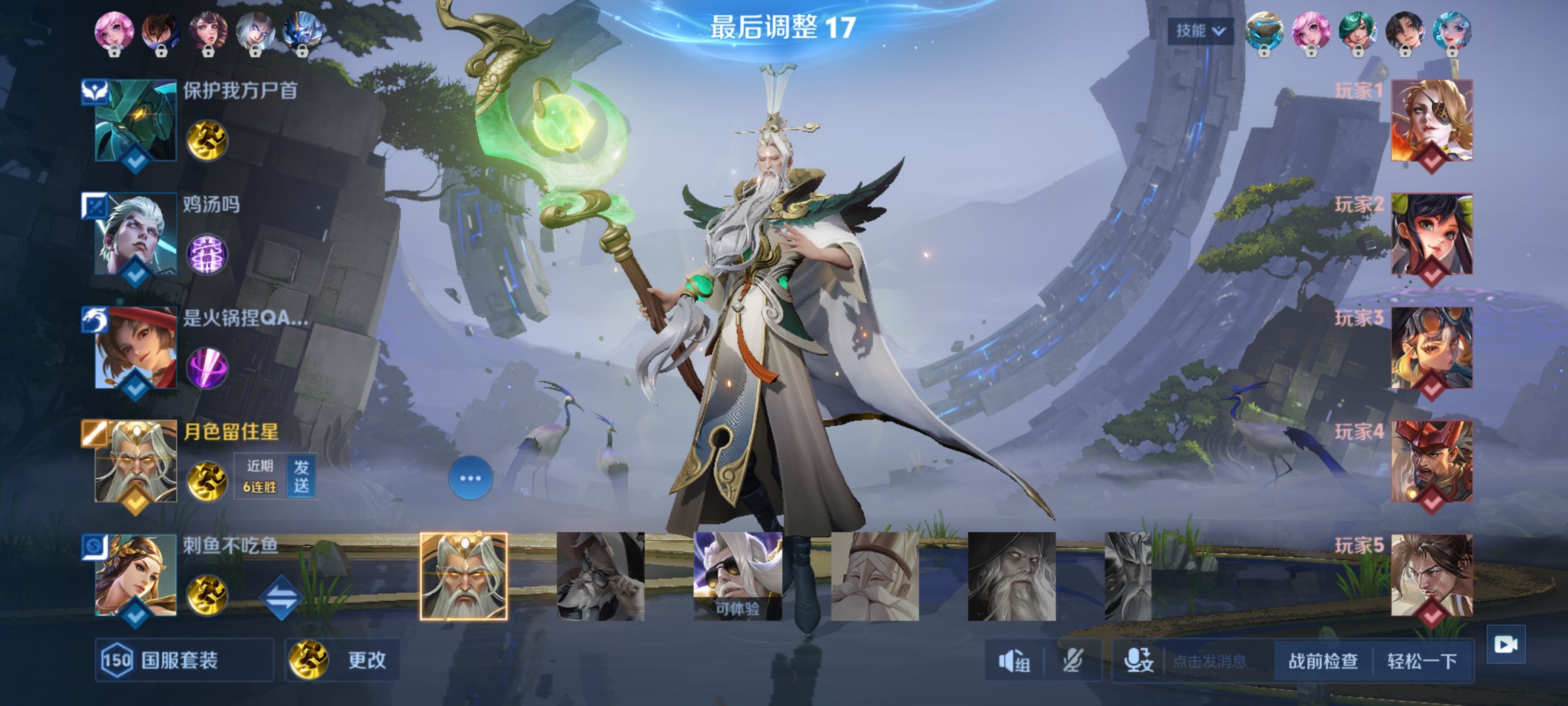Toggle the muted microphone icon

[1073, 661]
